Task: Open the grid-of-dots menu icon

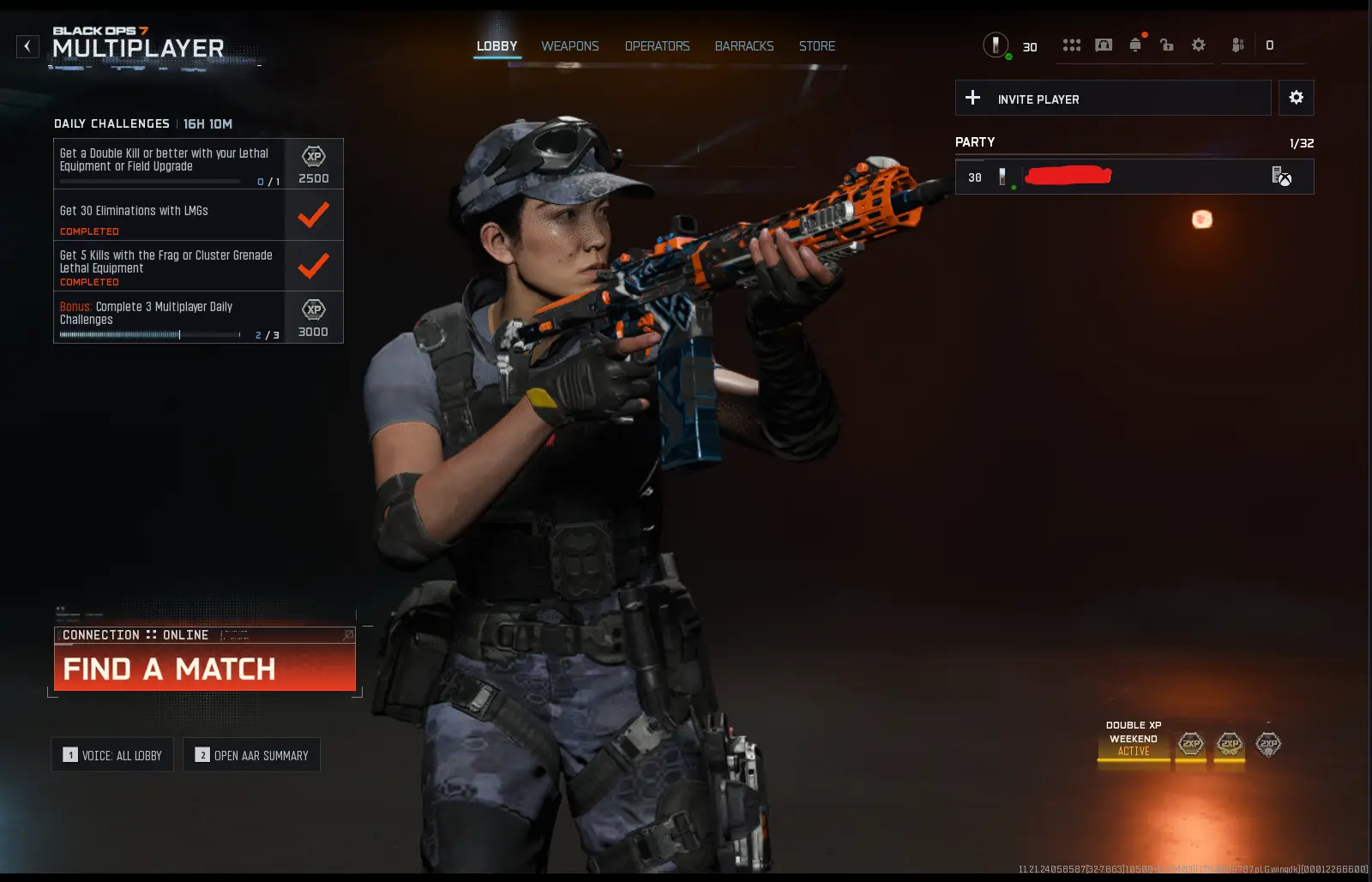Action: point(1071,45)
